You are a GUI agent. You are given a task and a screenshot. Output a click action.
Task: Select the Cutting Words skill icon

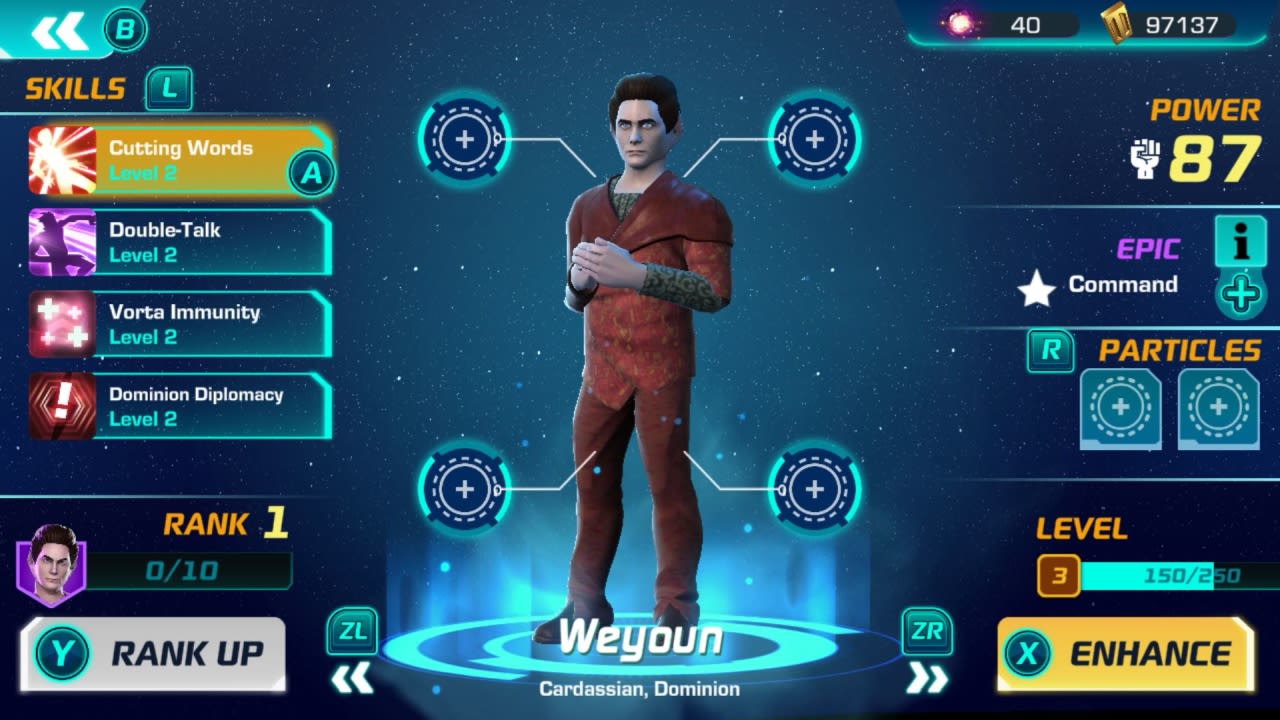60,160
